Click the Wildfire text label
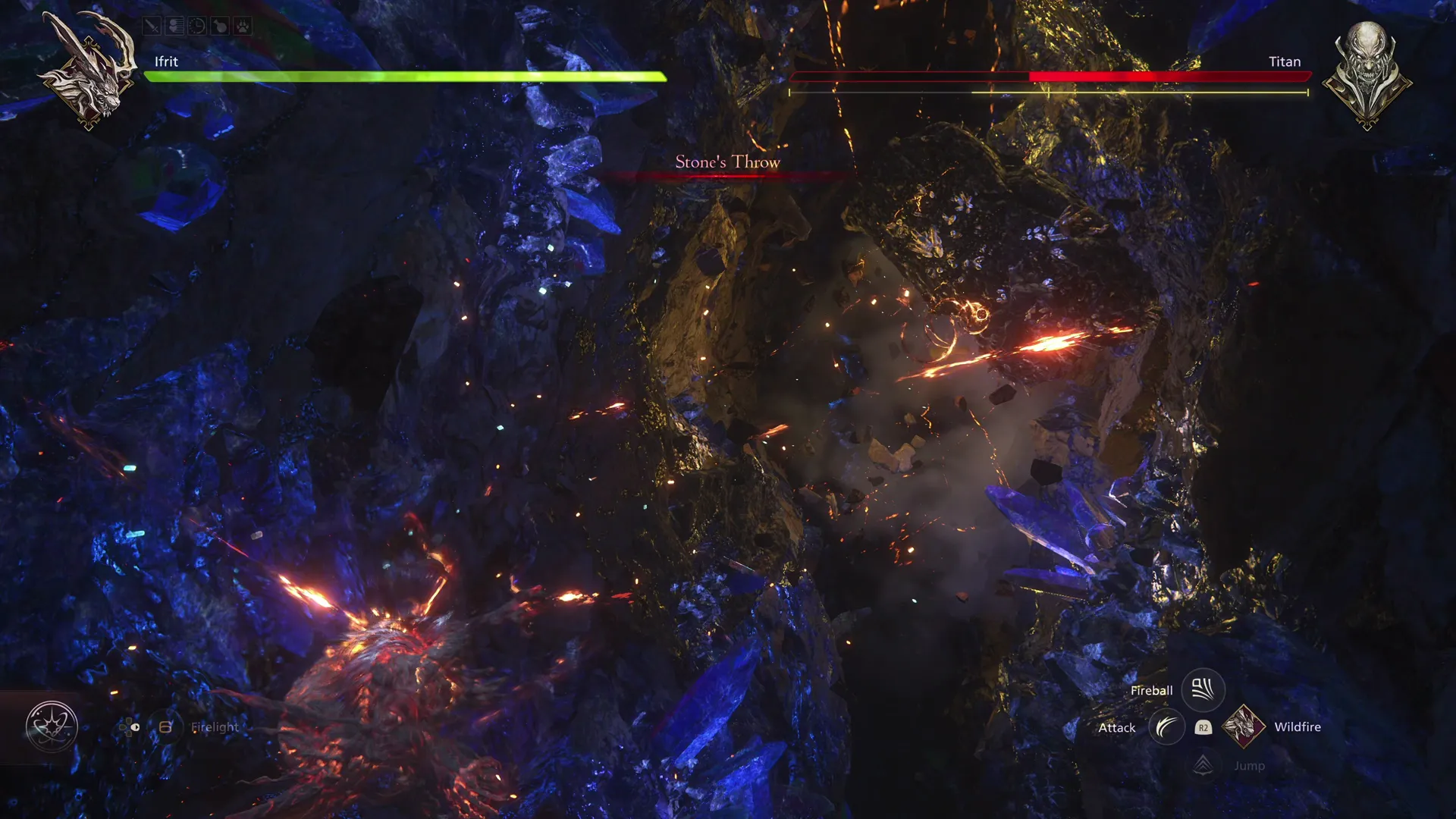This screenshot has height=819, width=1456. [1297, 726]
